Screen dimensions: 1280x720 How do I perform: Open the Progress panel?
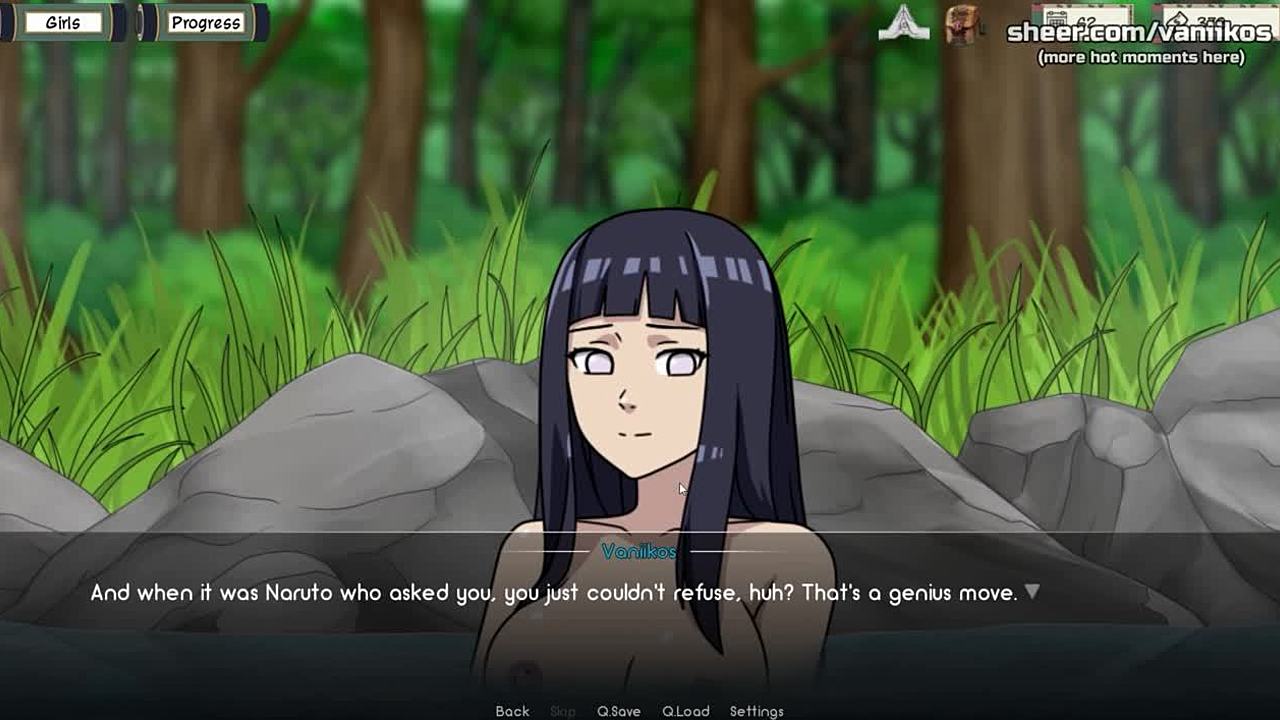coord(205,22)
